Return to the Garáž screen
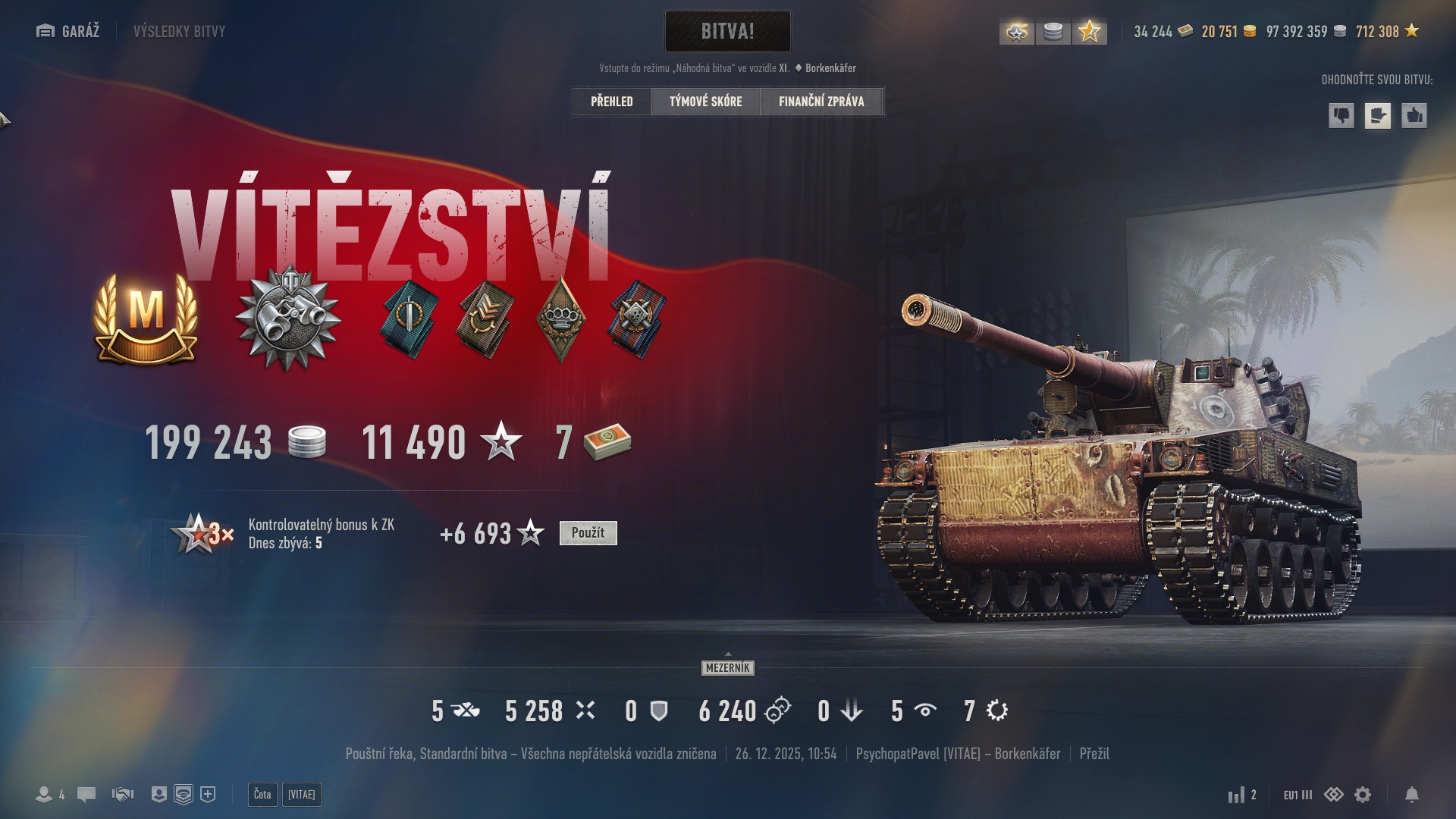Image resolution: width=1456 pixels, height=819 pixels. click(x=68, y=31)
